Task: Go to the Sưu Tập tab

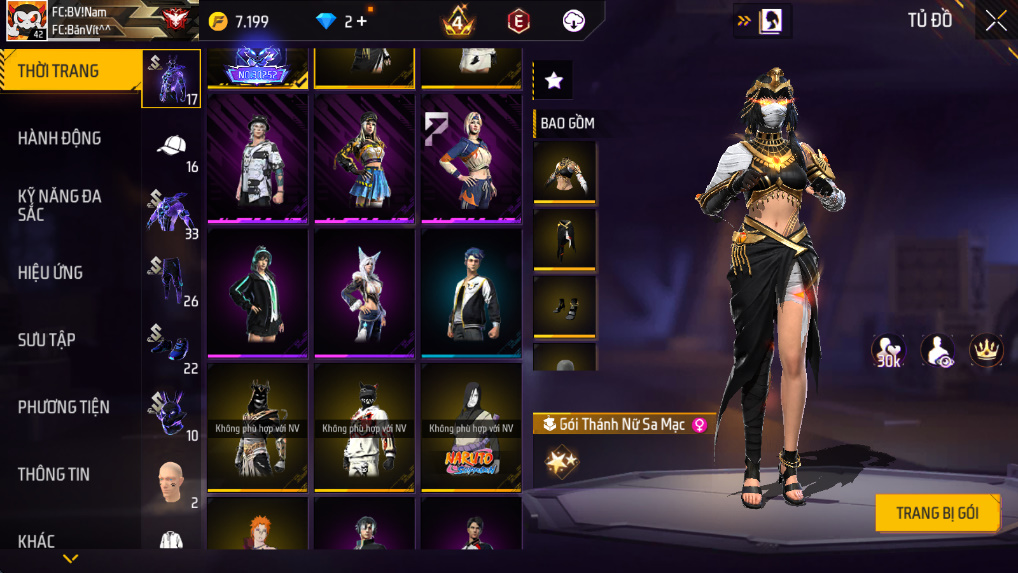Action: coord(47,340)
